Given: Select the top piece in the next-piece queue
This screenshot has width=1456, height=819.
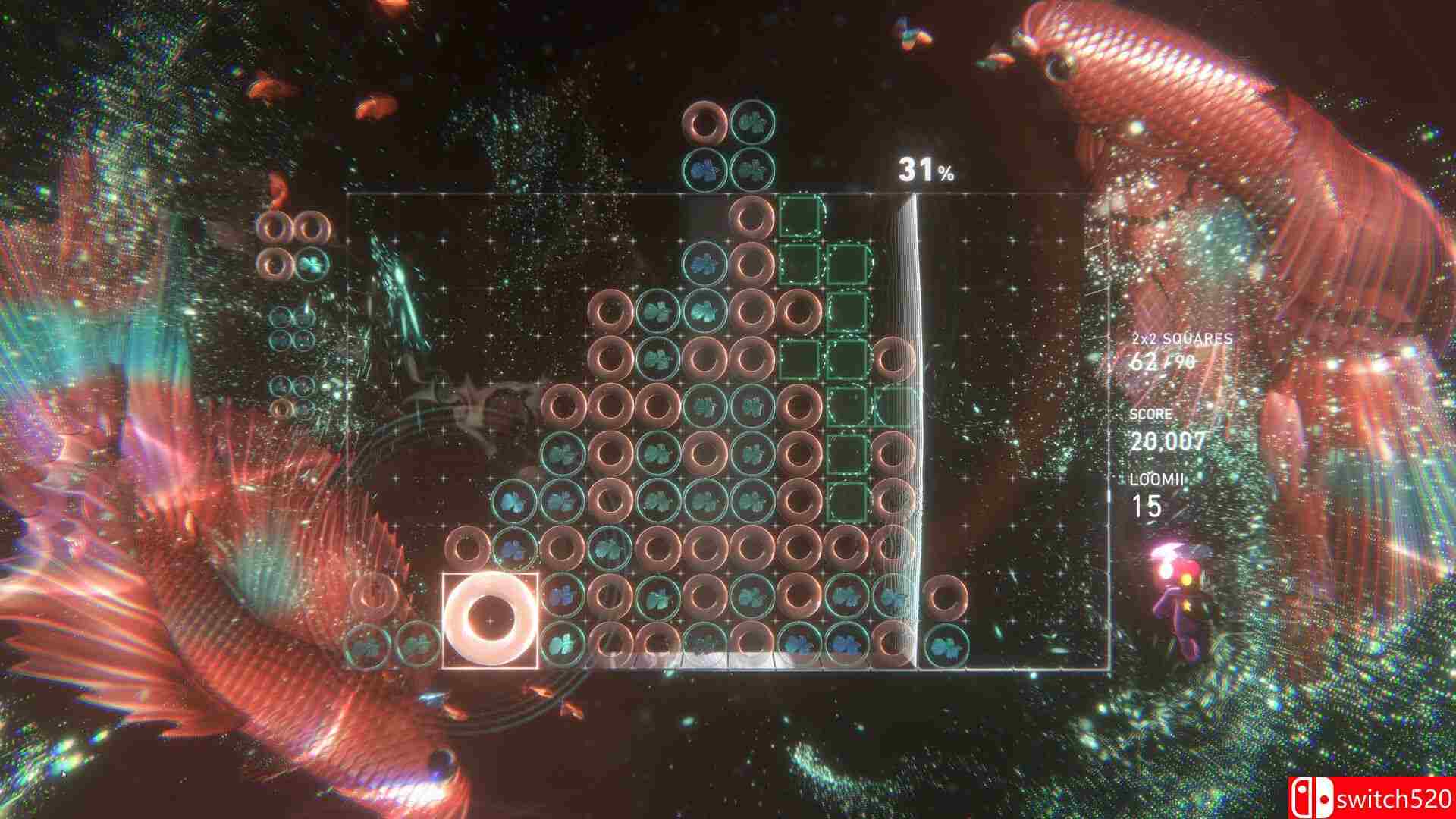Looking at the screenshot, I should tap(291, 243).
